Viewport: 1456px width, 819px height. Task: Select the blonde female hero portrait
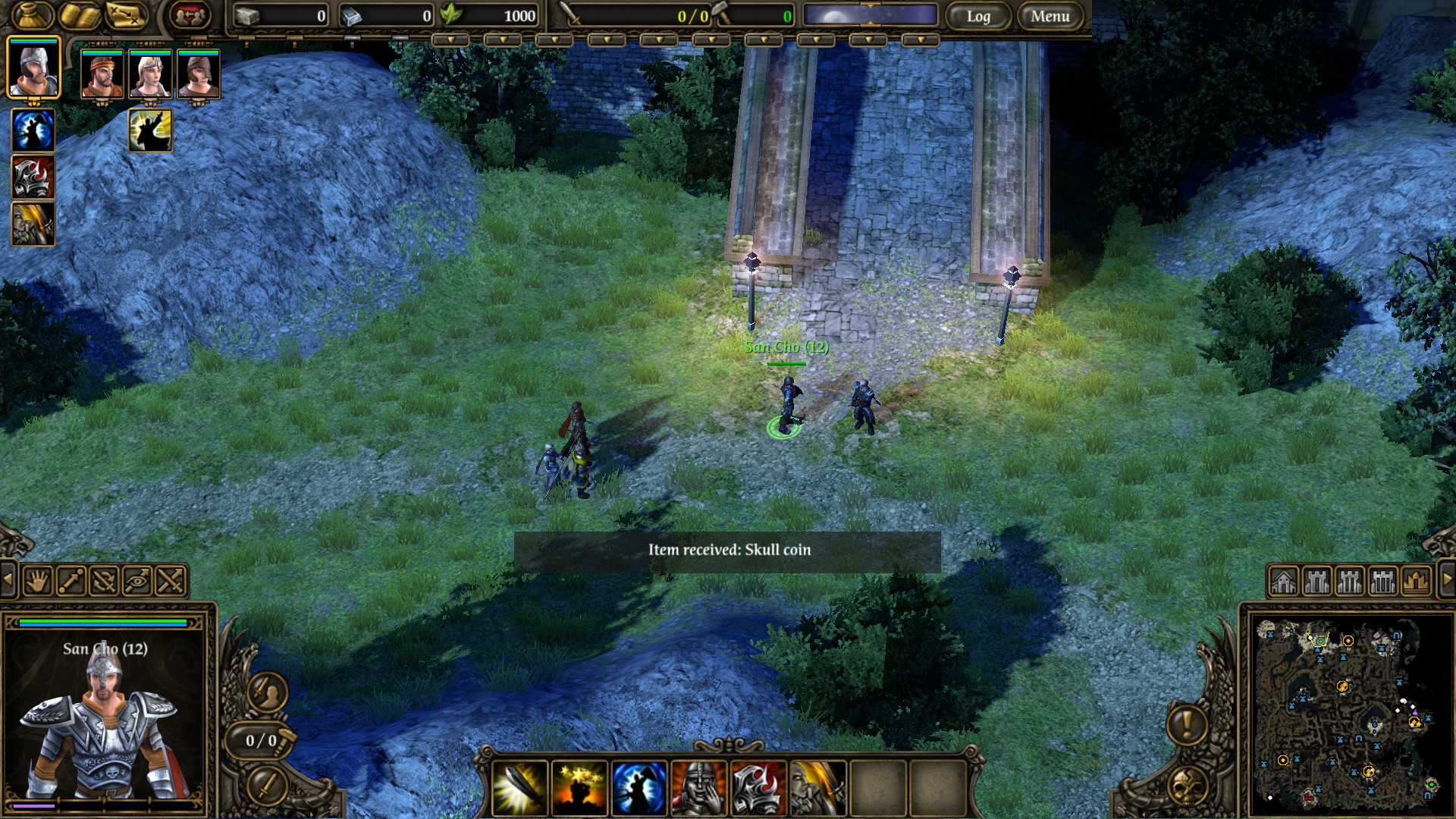point(150,74)
